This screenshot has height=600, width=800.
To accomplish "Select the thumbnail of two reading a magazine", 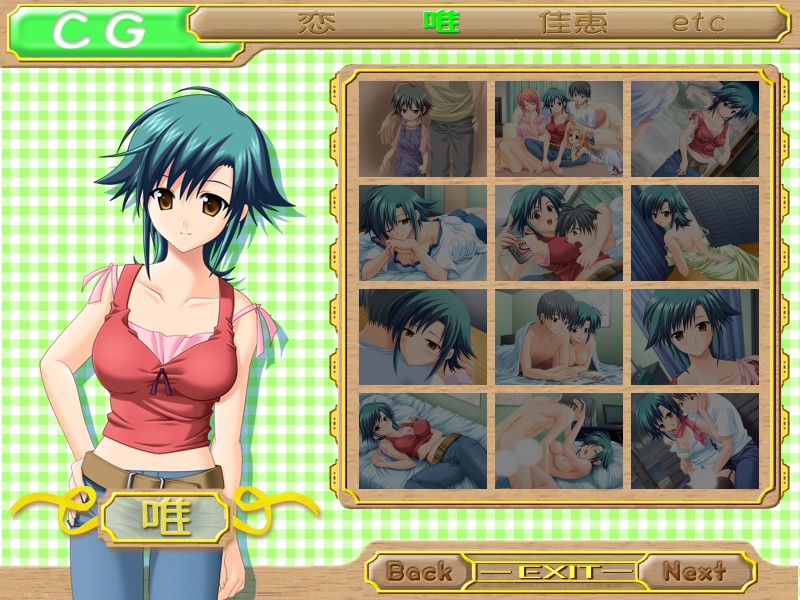I will pyautogui.click(x=559, y=233).
